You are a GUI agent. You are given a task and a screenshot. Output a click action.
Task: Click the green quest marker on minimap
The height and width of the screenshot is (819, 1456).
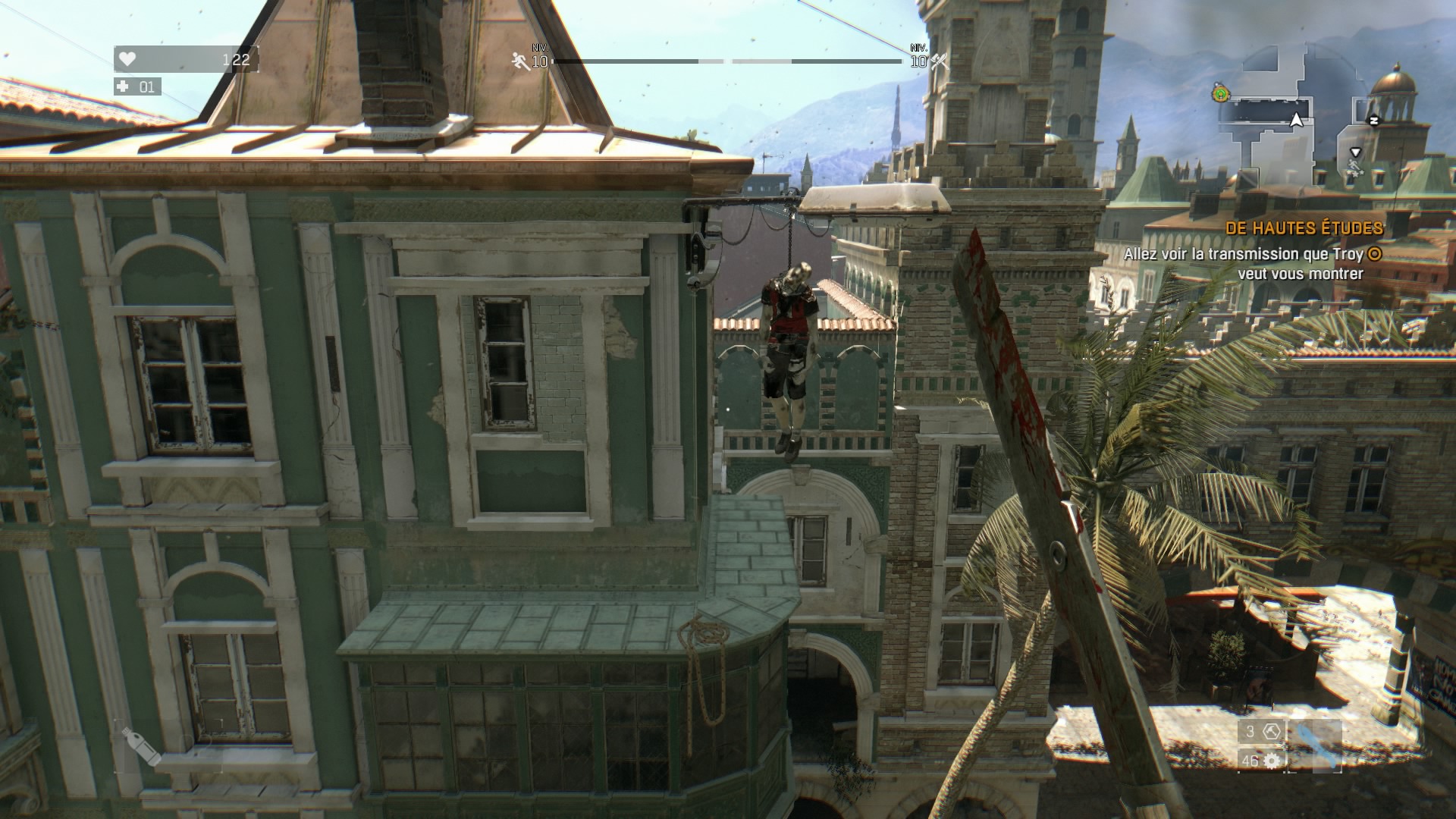[x=1220, y=94]
